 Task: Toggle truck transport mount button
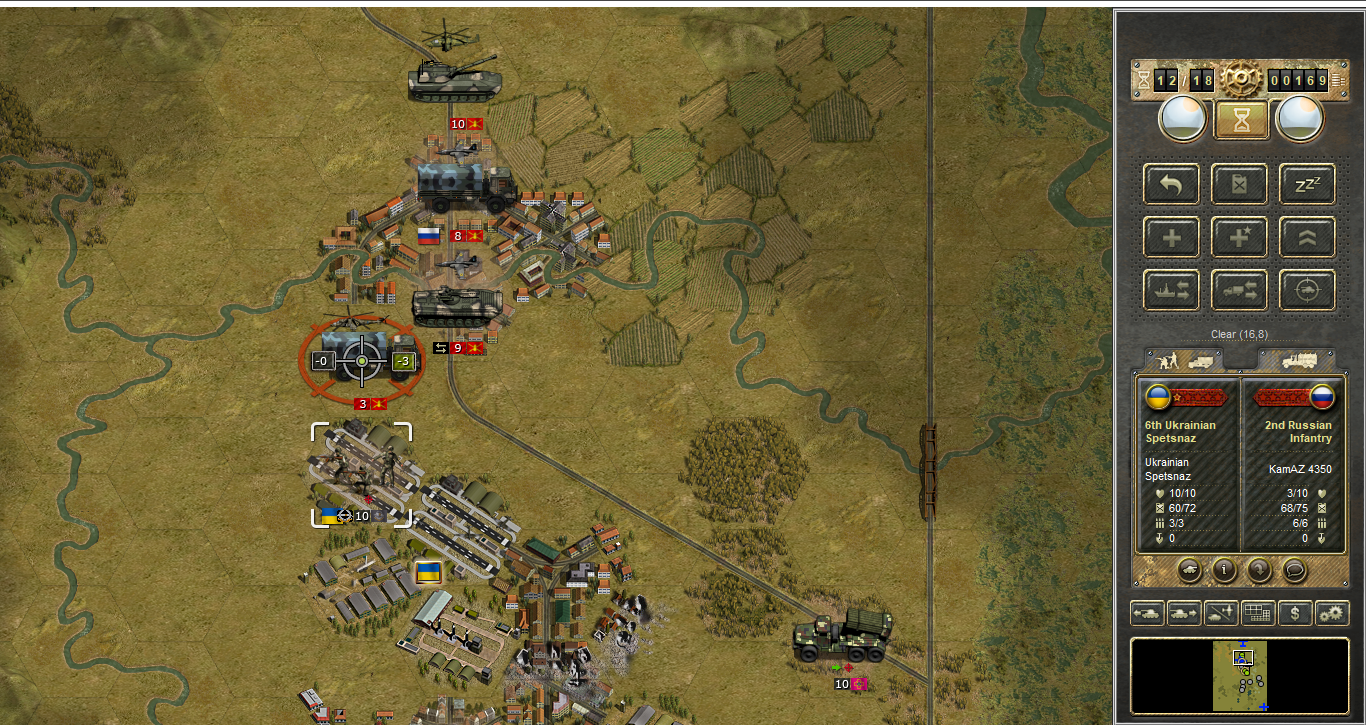click(1240, 290)
